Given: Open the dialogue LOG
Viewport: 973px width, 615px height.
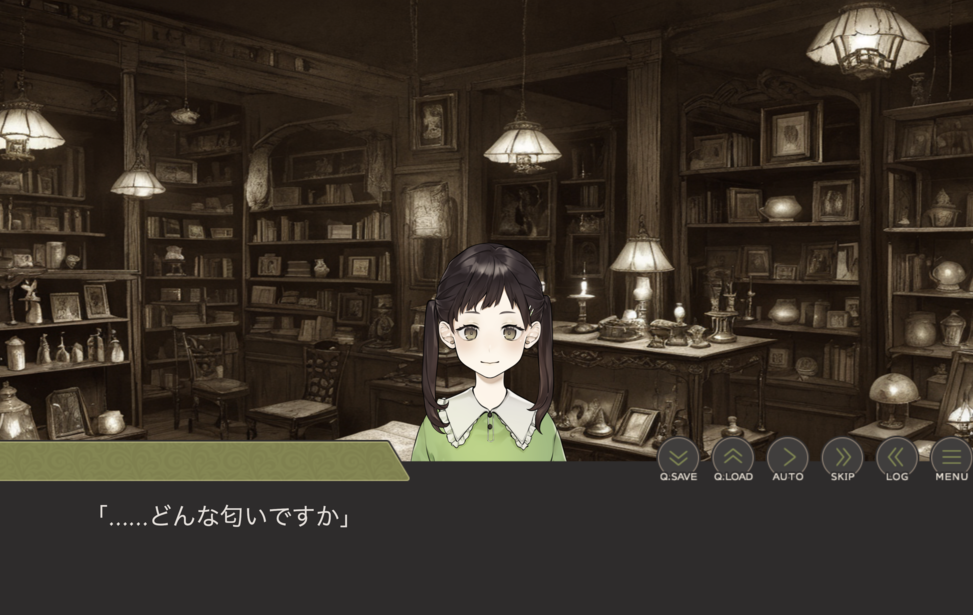Looking at the screenshot, I should pos(897,458).
